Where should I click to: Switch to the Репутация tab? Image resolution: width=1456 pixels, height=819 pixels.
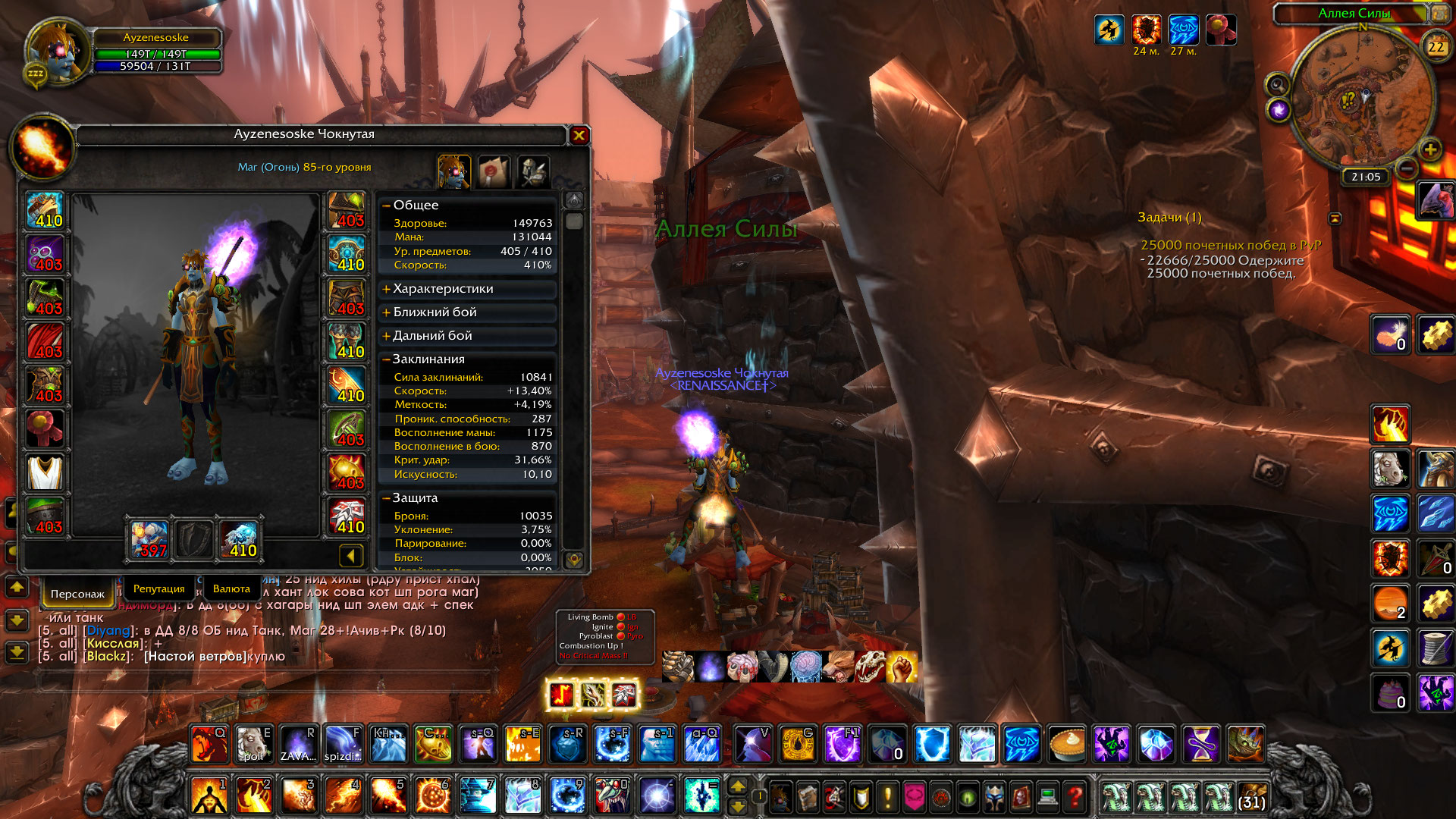tap(158, 588)
